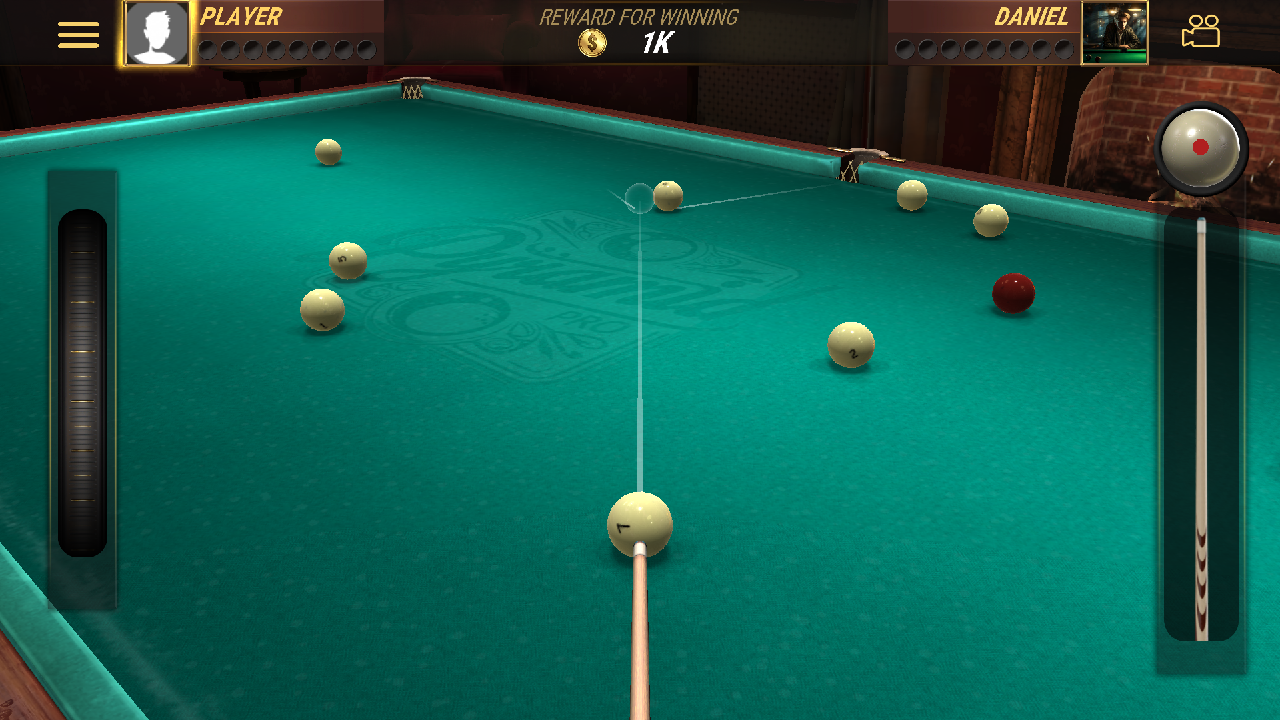Click the DANIEL name label

pos(1032,16)
